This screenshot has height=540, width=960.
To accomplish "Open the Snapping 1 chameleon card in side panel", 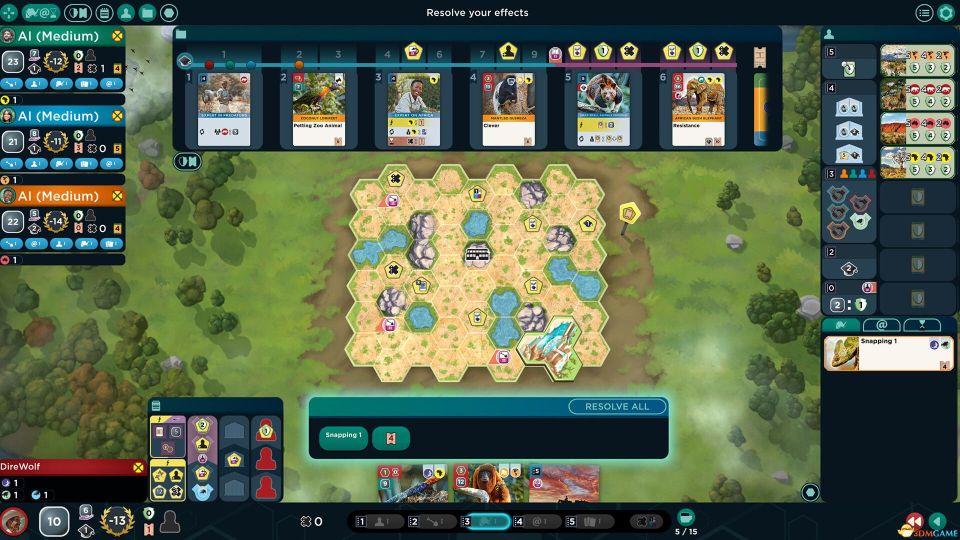I will (888, 353).
